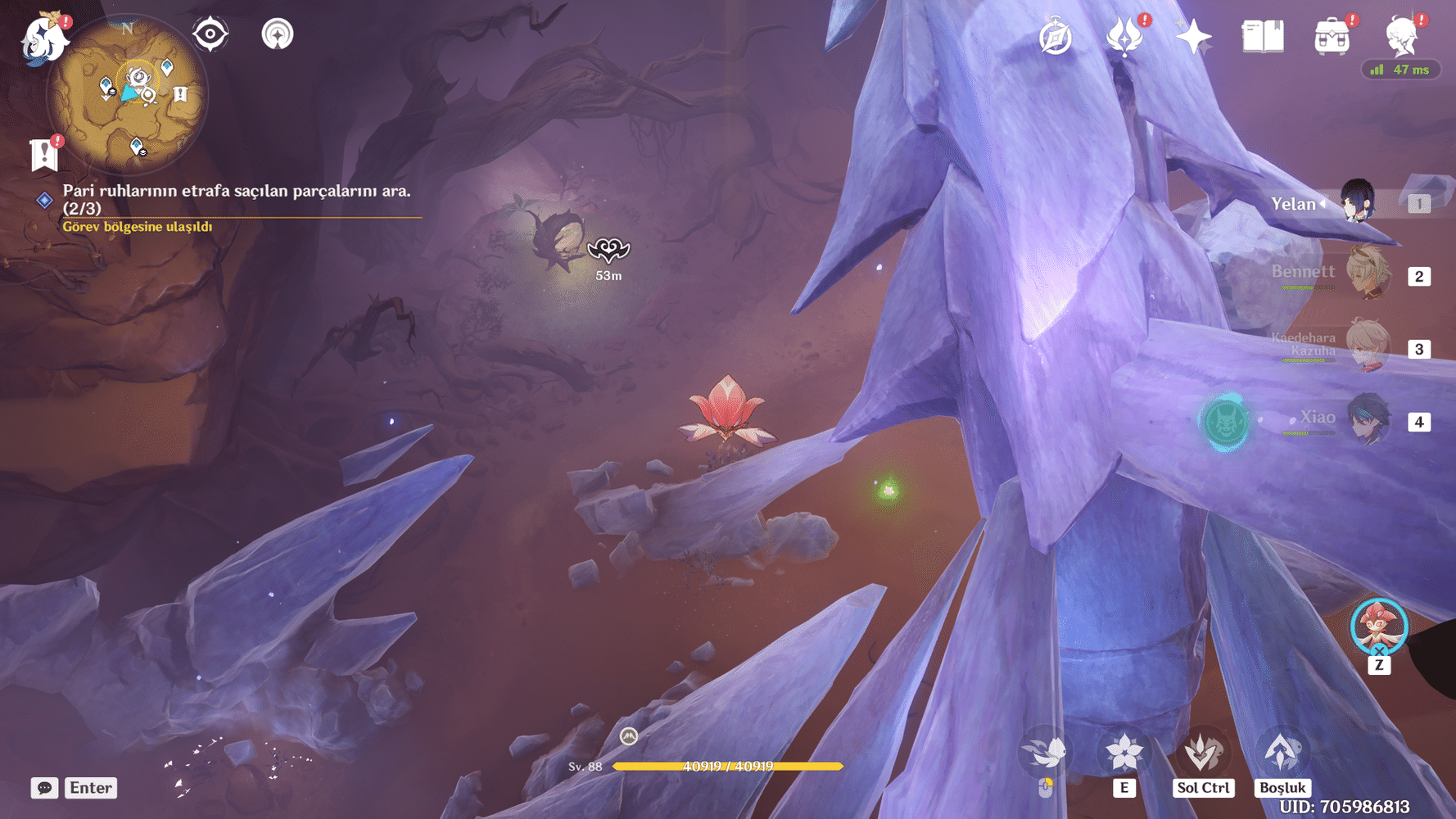
Task: Open the Inventory backpack icon
Action: [1332, 37]
